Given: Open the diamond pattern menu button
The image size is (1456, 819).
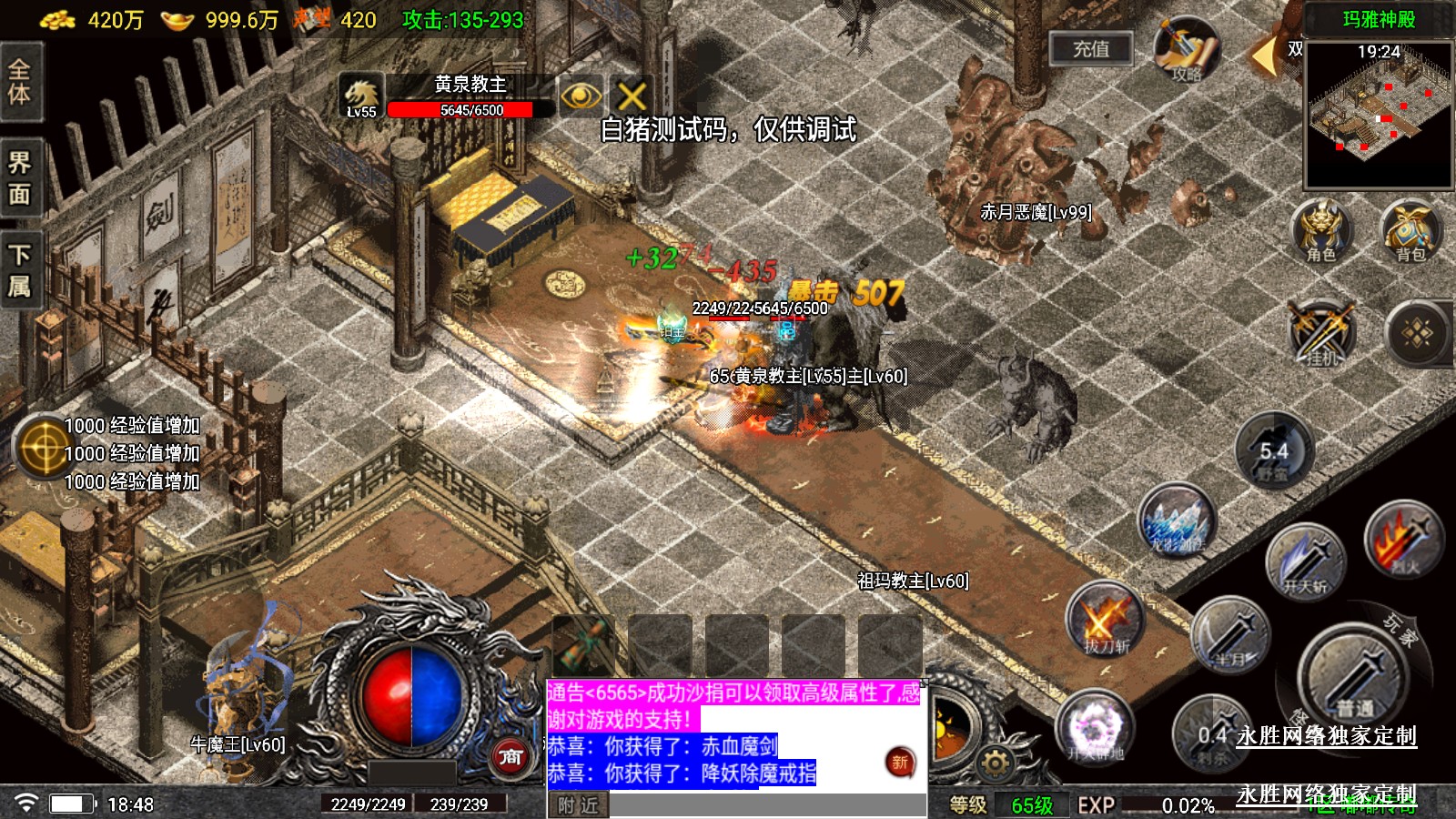Looking at the screenshot, I should tap(1417, 333).
